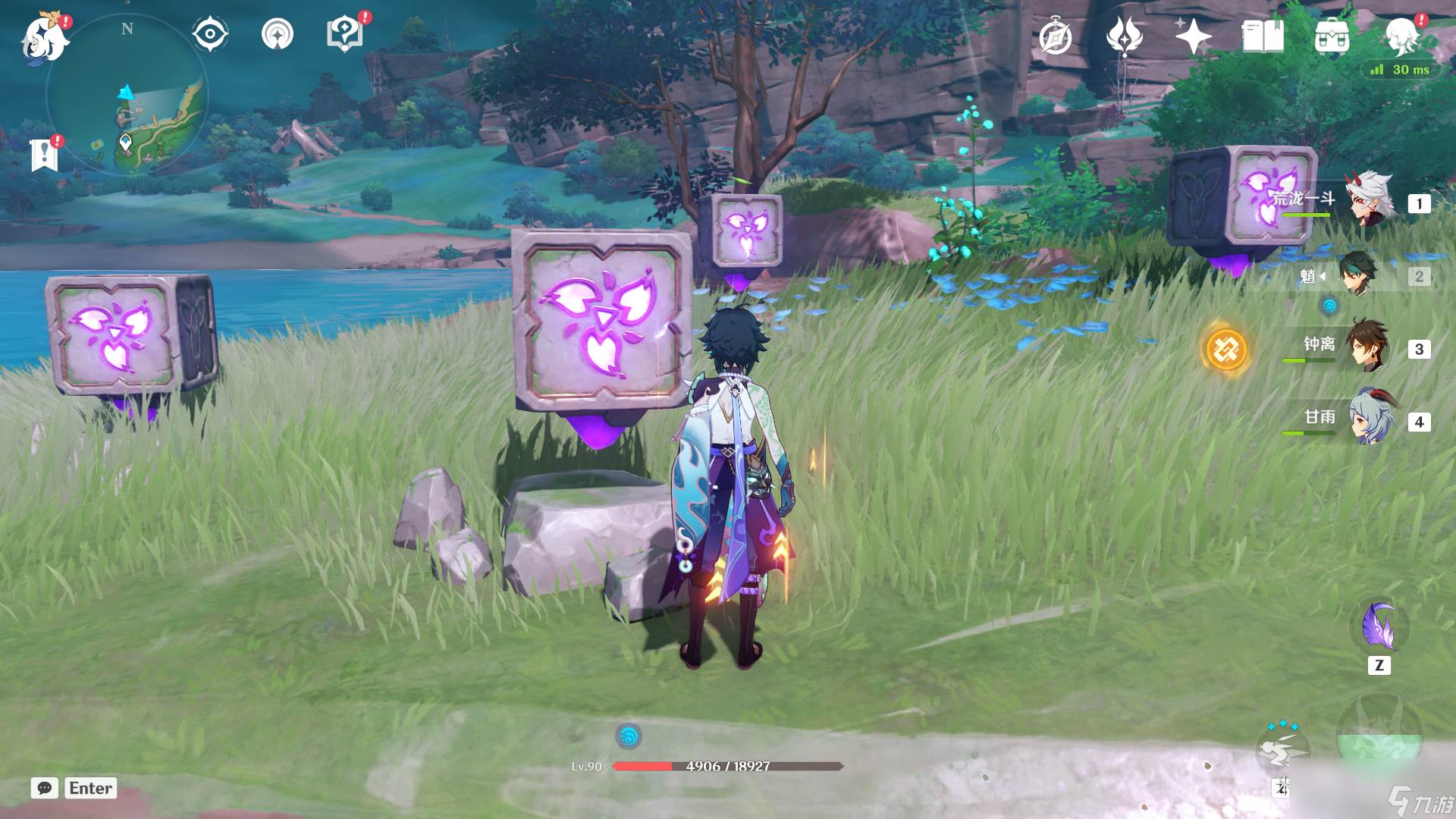This screenshot has width=1456, height=819.
Task: Open the backpack inventory
Action: (1332, 36)
